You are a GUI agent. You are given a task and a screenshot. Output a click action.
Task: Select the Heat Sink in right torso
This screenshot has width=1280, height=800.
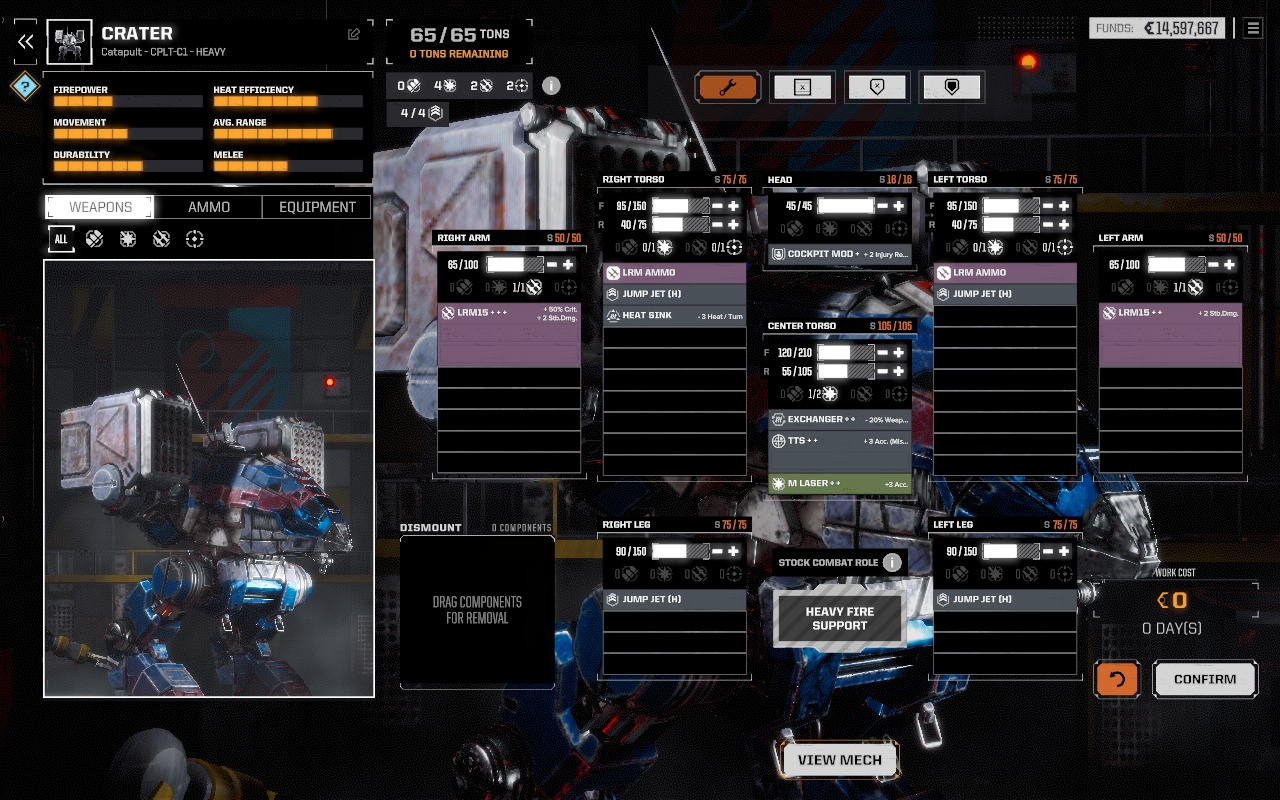click(x=675, y=315)
